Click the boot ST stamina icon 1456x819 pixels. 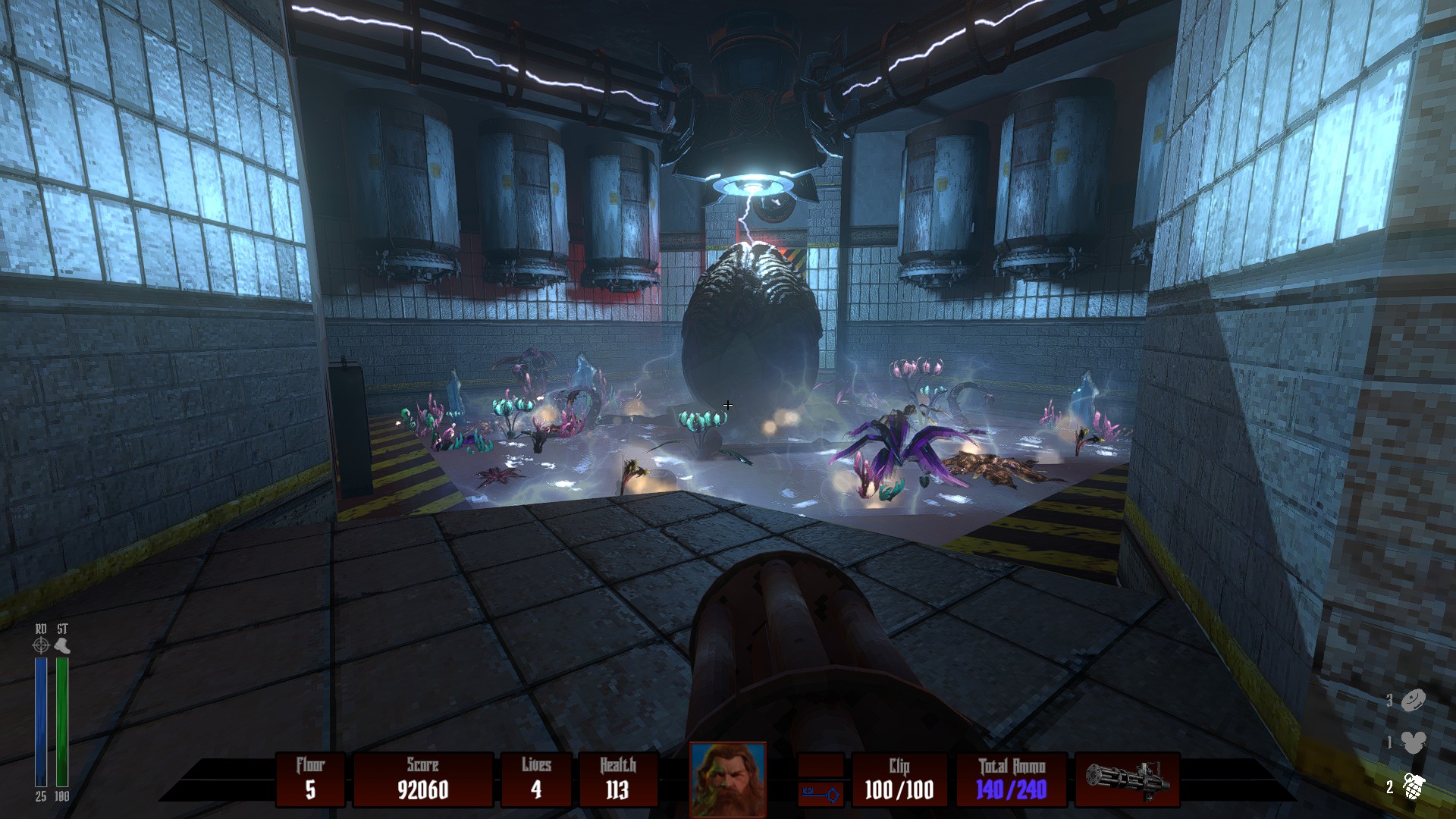tap(63, 645)
